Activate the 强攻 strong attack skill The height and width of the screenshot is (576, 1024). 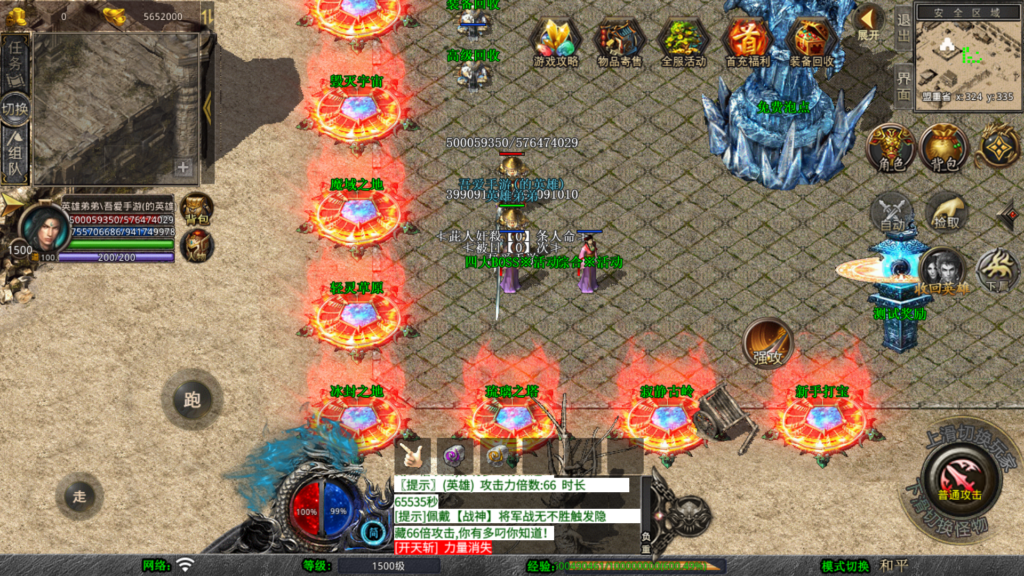[x=767, y=344]
